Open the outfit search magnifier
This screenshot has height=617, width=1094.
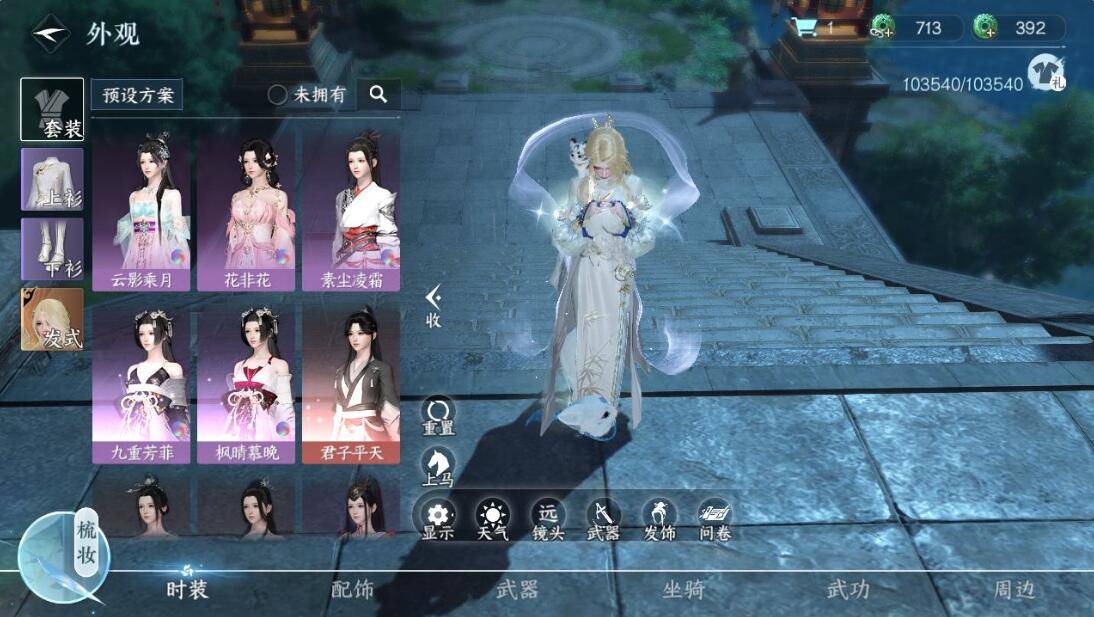pos(378,94)
